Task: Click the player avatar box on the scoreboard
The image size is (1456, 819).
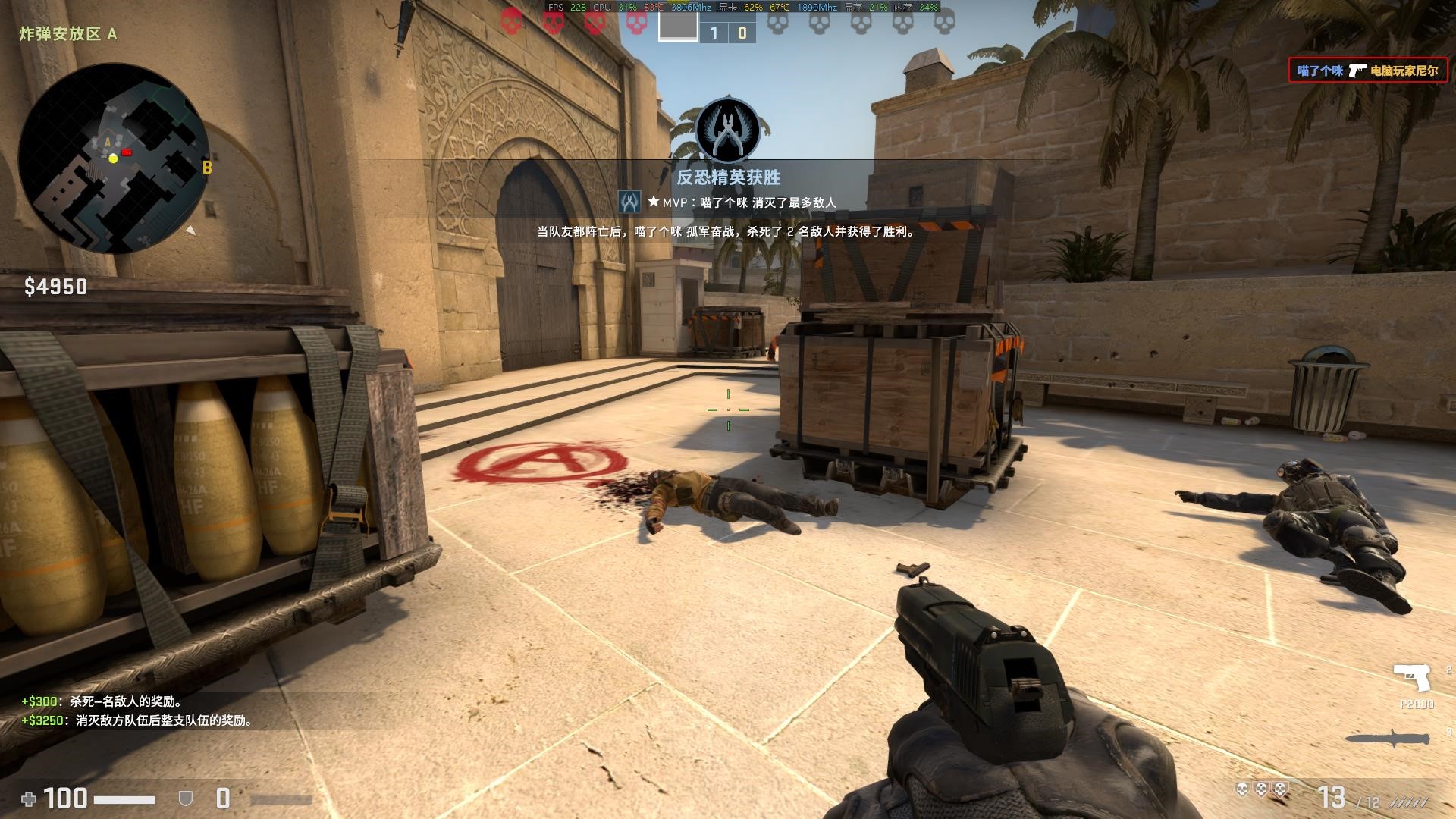Action: point(677,26)
